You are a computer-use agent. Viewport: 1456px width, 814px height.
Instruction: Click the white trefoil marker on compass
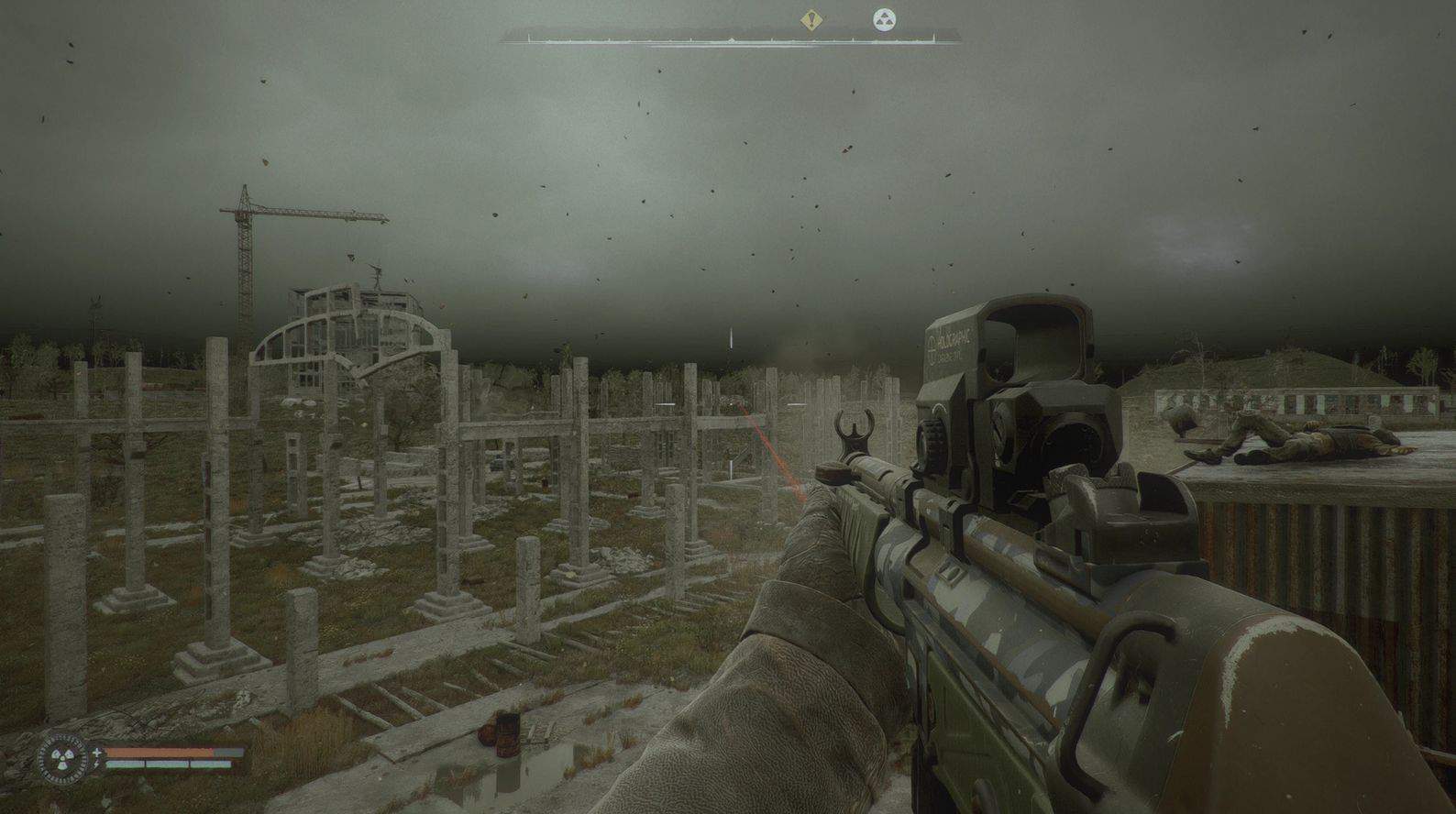[x=884, y=19]
